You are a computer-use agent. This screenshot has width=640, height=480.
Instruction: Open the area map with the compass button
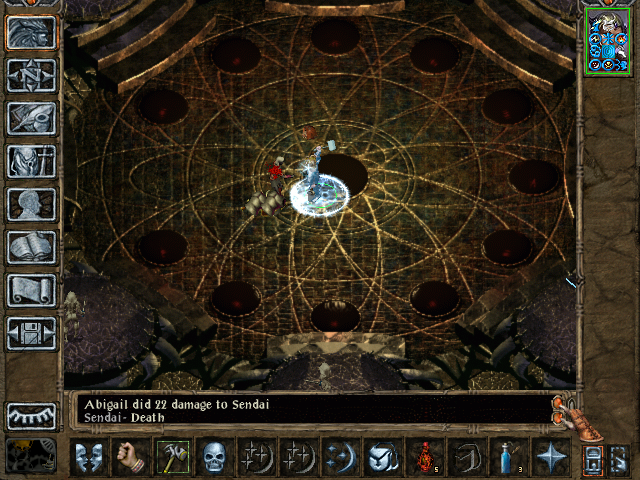(31, 75)
